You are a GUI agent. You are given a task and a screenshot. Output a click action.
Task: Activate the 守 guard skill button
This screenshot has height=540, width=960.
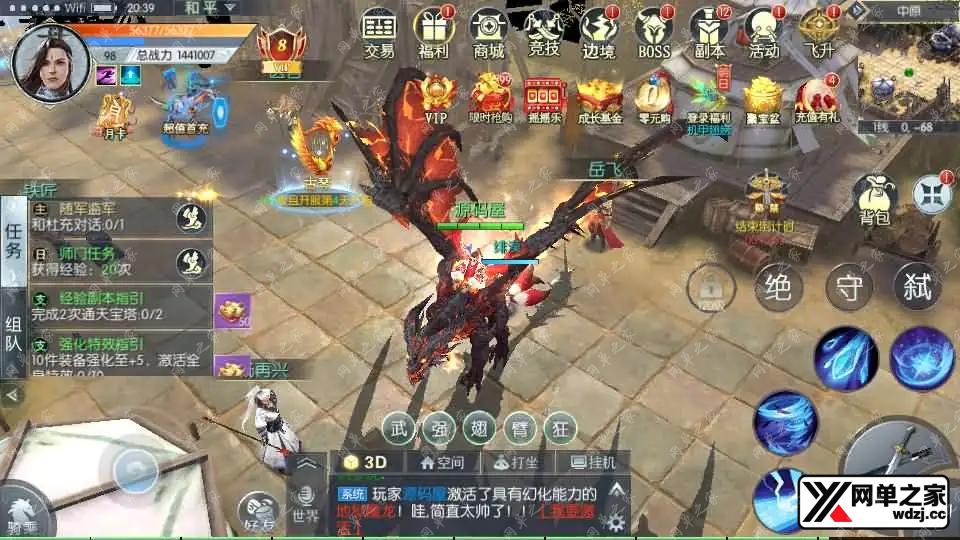(850, 288)
